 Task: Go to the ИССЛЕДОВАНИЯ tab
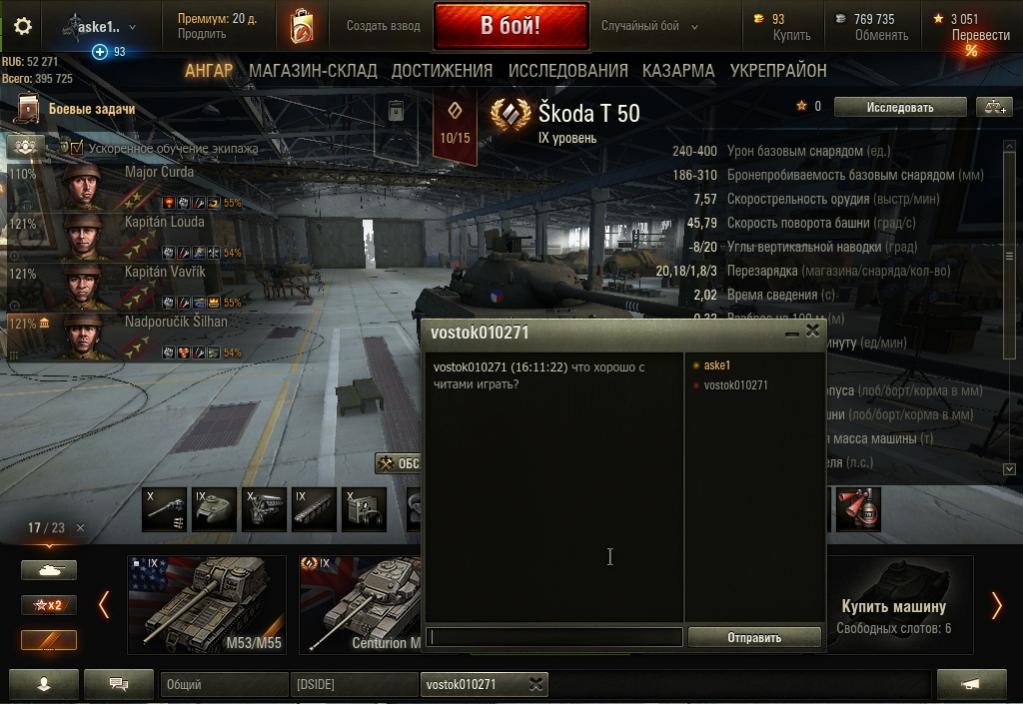568,70
